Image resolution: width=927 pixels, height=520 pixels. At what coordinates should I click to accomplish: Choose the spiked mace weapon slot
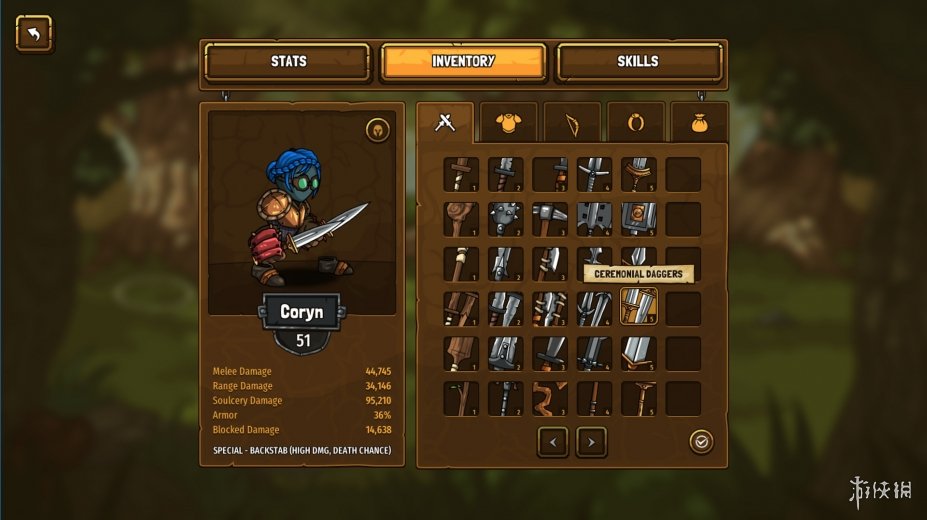coord(505,219)
